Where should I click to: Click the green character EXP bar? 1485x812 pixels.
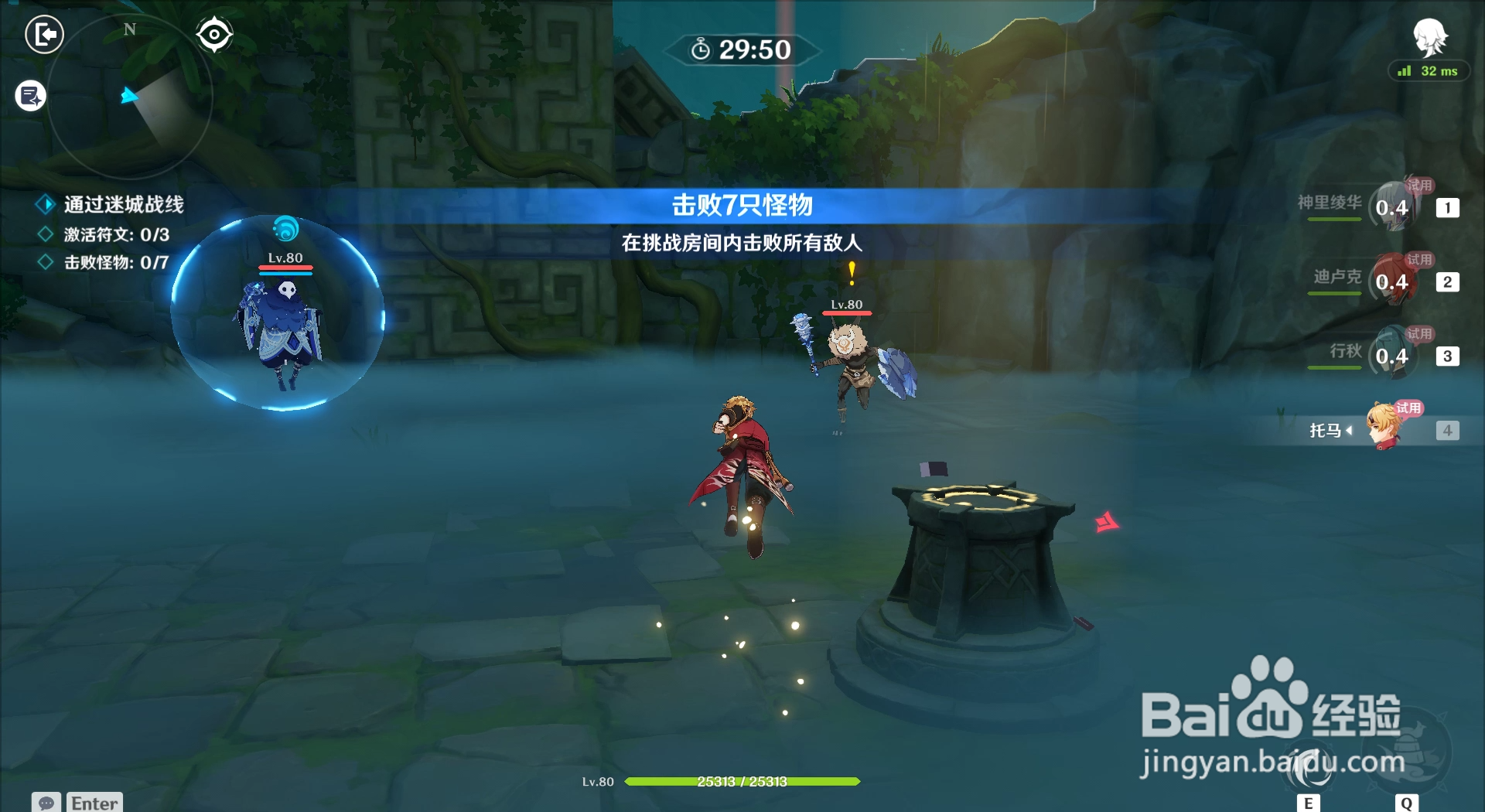coord(742,782)
